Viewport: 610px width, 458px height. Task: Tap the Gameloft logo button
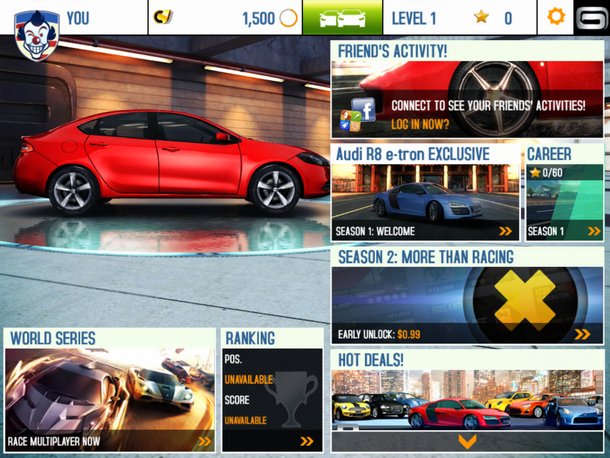[x=590, y=18]
